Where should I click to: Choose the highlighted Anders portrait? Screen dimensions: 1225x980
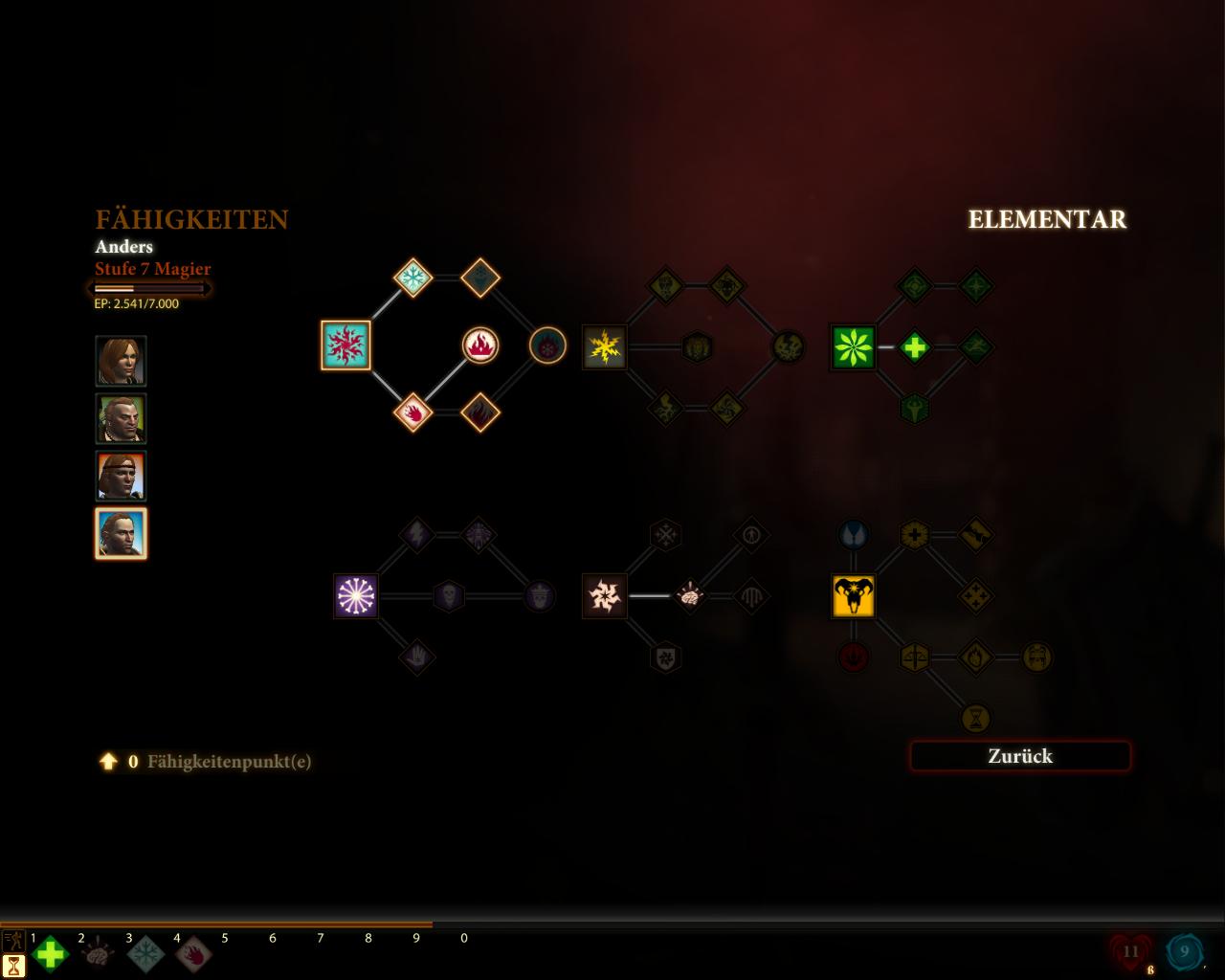tap(121, 533)
